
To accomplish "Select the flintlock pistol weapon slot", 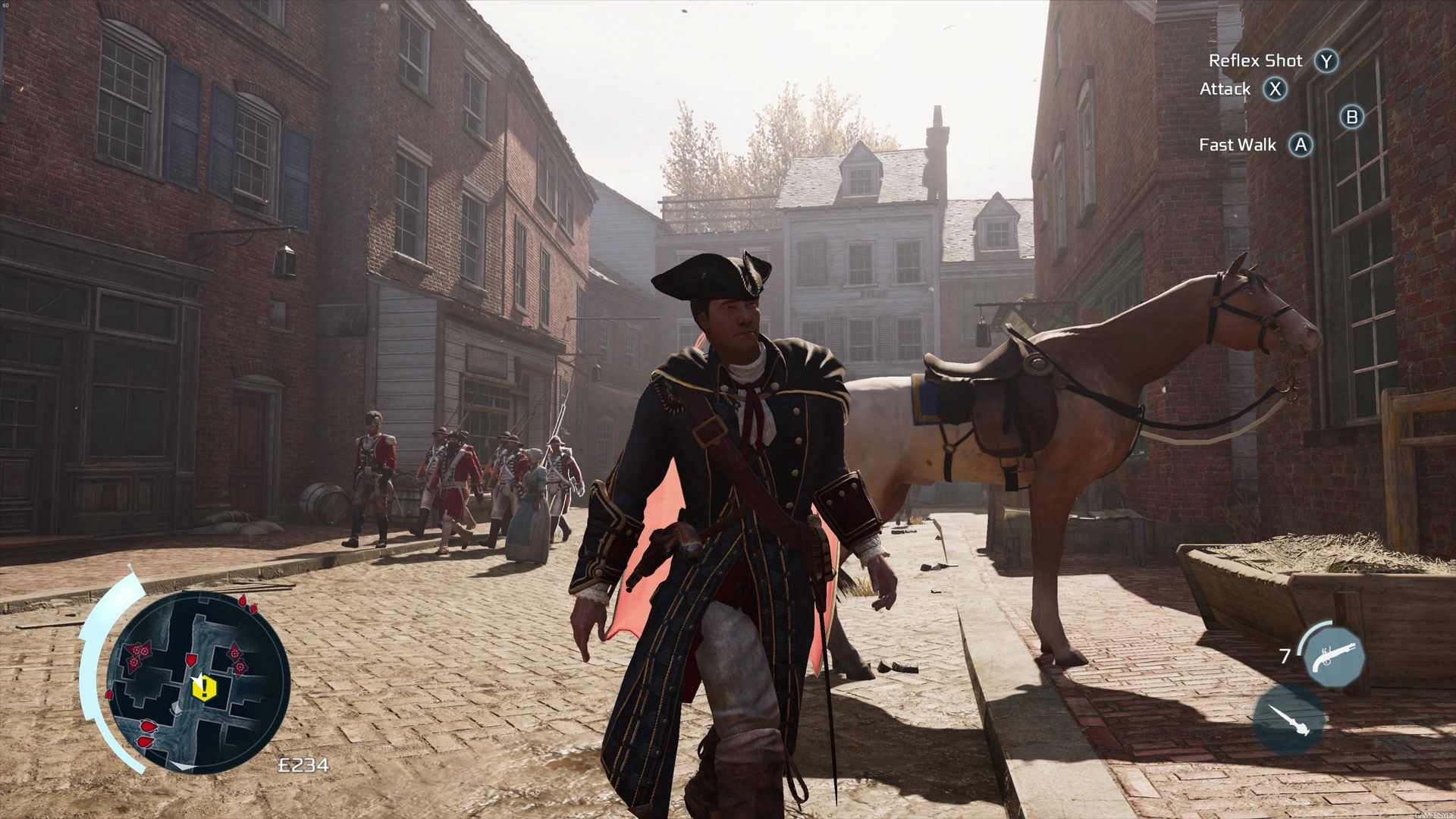I will (1334, 655).
